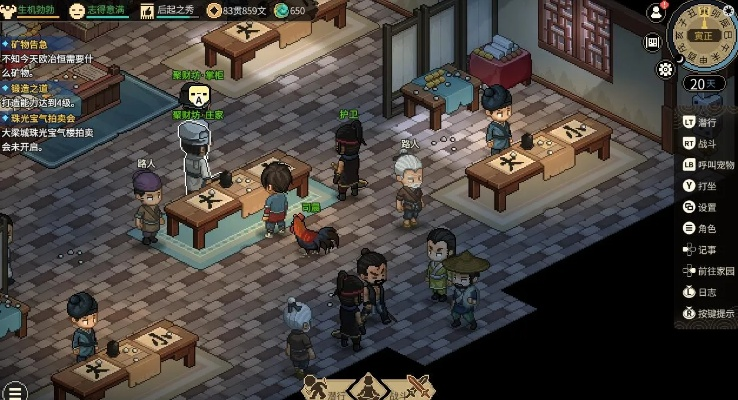This screenshot has height=400, width=738.
Task: Show the 按键提示 key hints
Action: tap(714, 313)
